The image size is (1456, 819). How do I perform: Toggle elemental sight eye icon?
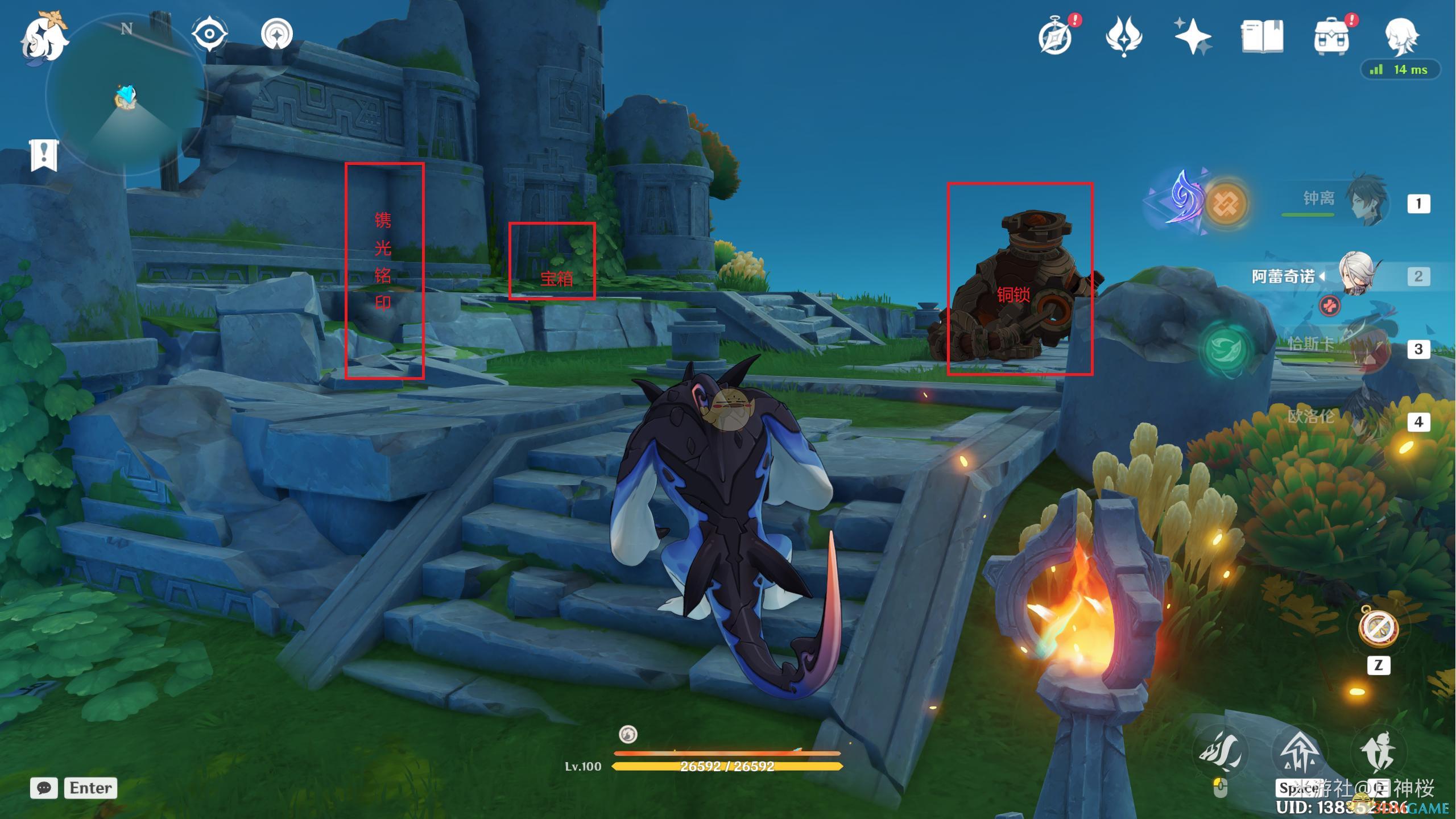(x=209, y=34)
